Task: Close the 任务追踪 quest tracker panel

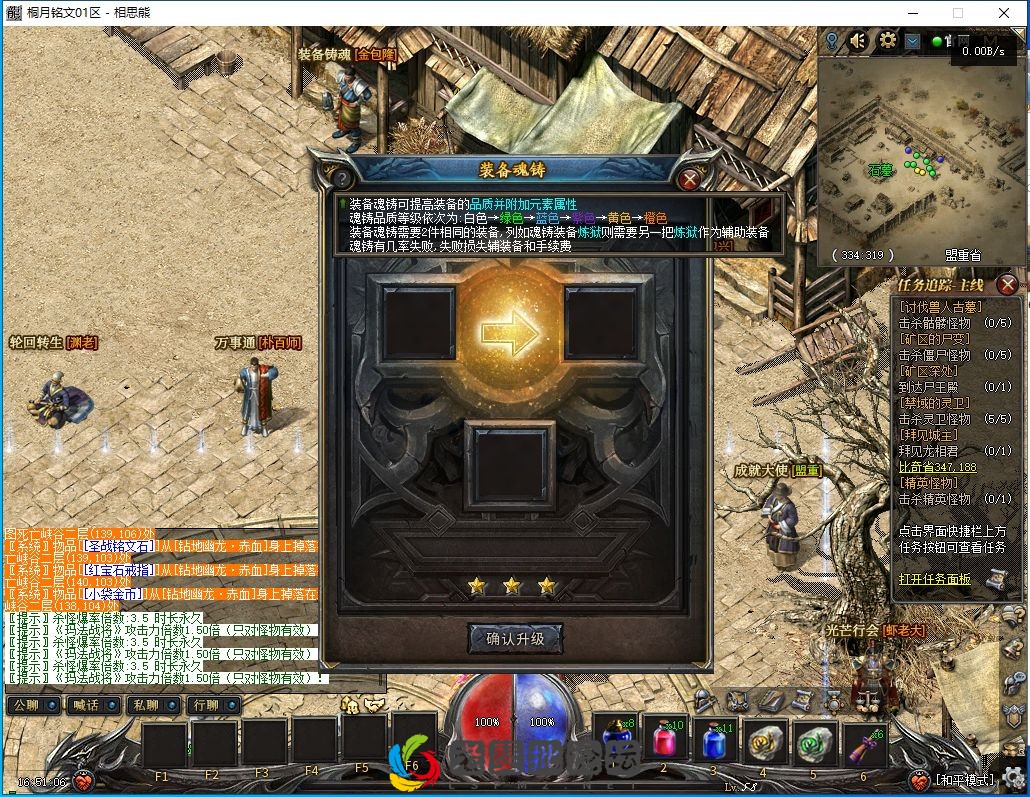Action: point(1008,284)
